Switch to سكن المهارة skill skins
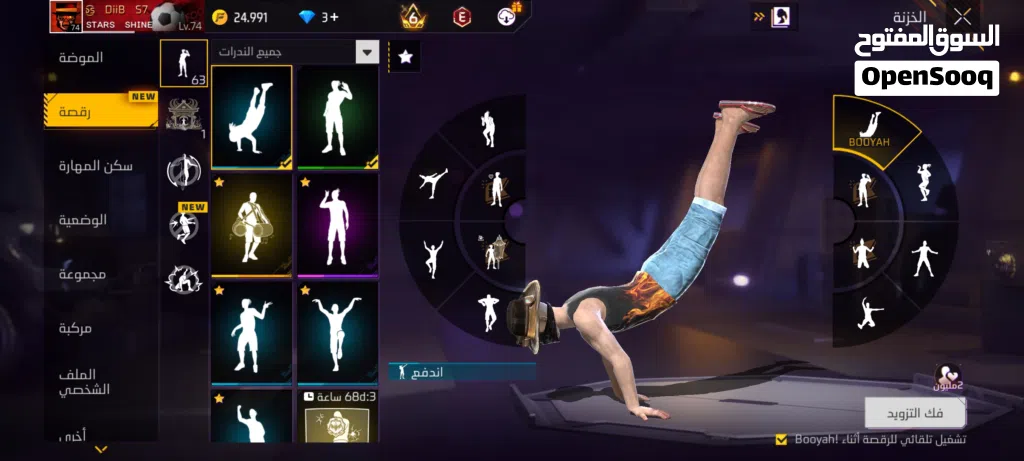The width and height of the screenshot is (1024, 461). (x=96, y=166)
